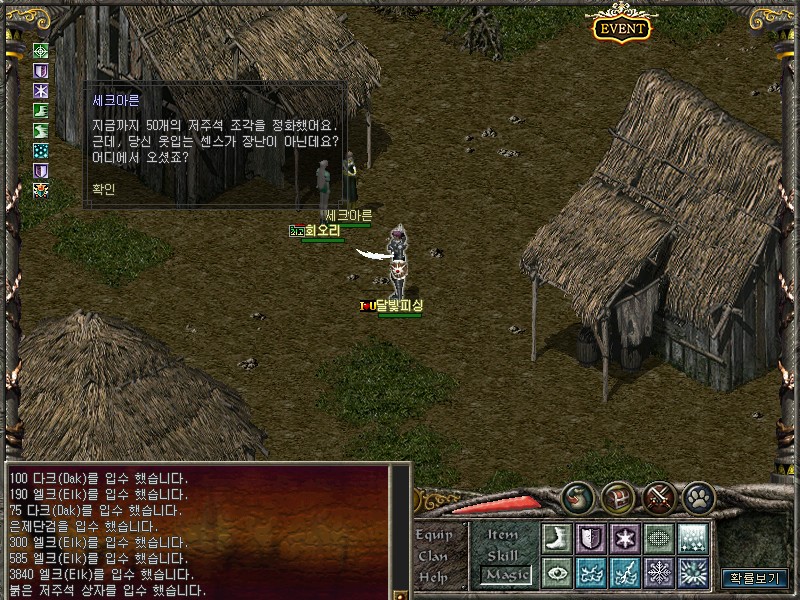Image resolution: width=800 pixels, height=600 pixels.
Task: Open the Help menu
Action: (x=434, y=577)
